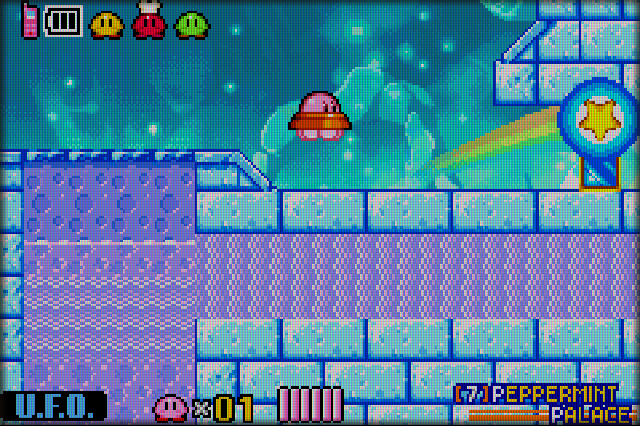Select the green Kirby helper icon

pyautogui.click(x=191, y=24)
